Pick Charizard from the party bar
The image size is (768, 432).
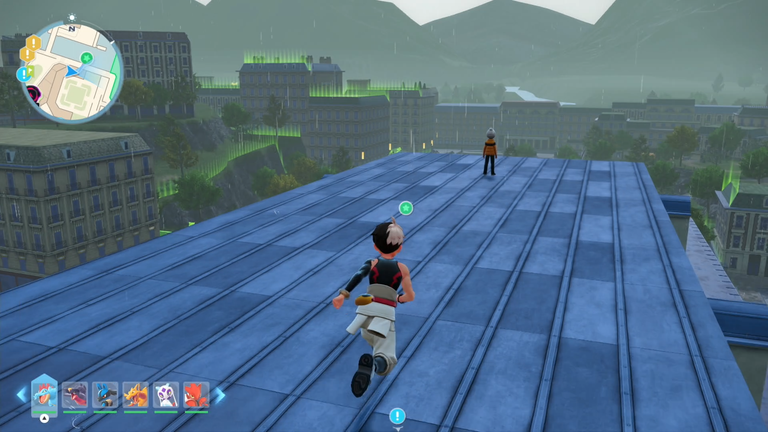click(x=135, y=395)
